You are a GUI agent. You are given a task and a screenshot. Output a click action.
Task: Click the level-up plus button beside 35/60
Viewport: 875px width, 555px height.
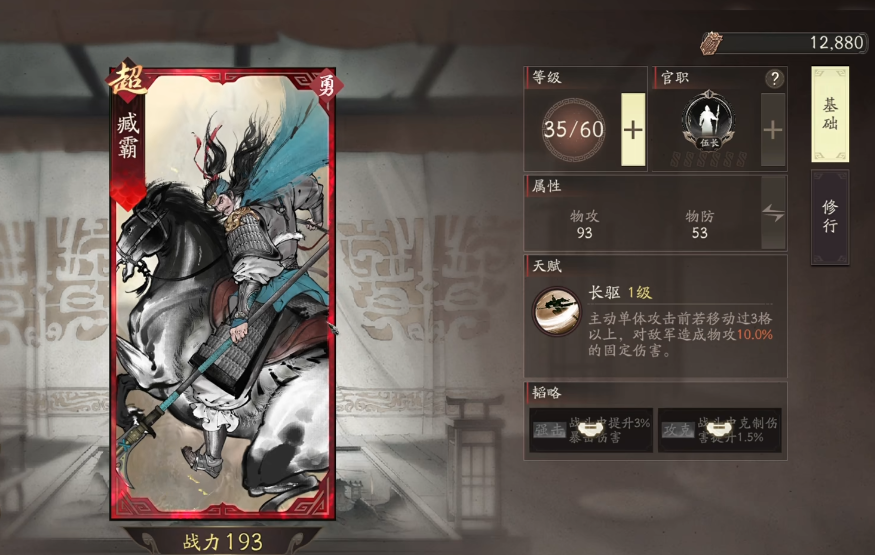(633, 129)
